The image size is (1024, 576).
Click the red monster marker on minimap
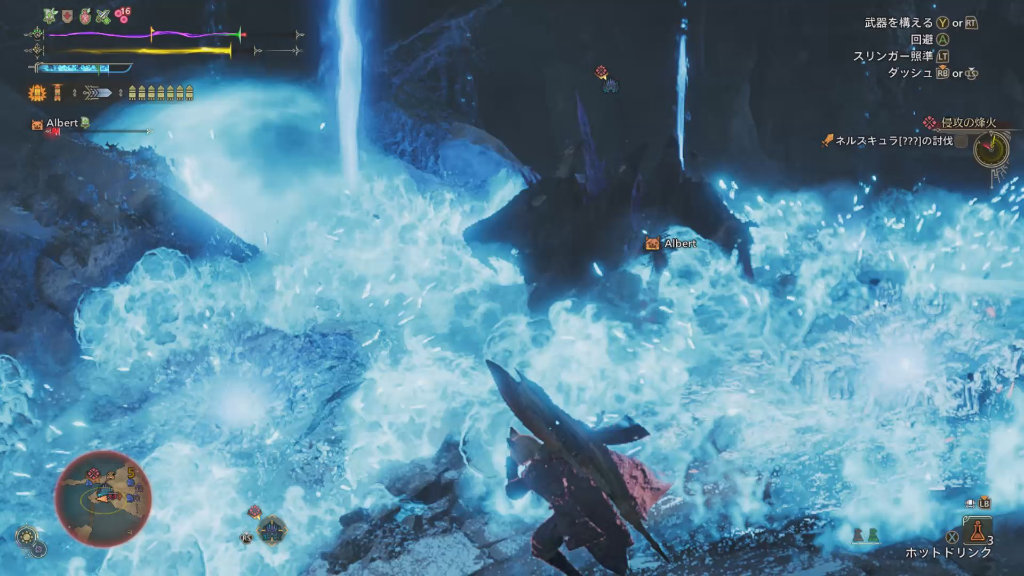95,472
